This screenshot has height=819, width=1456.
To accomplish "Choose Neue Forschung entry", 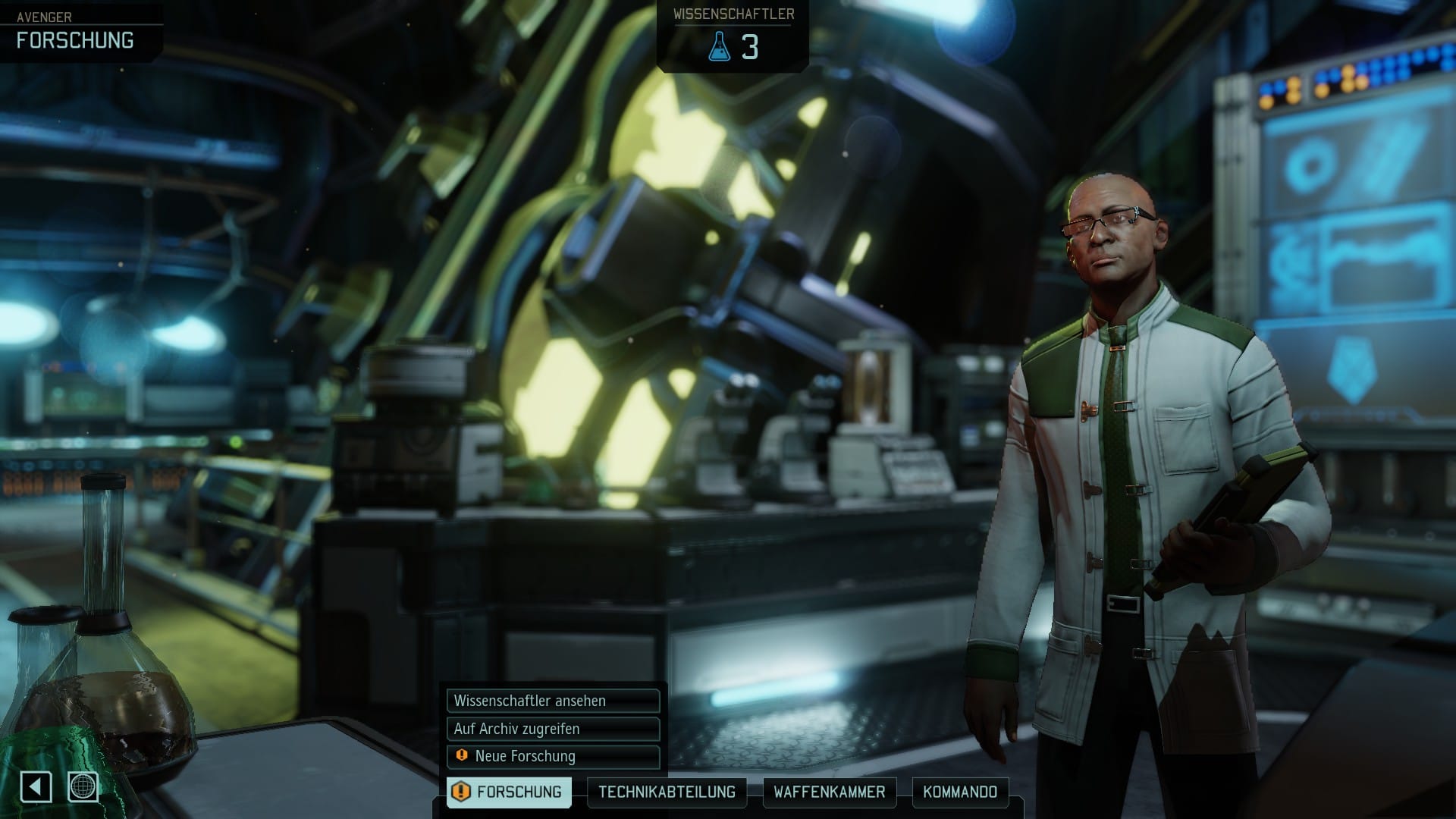I will [553, 756].
